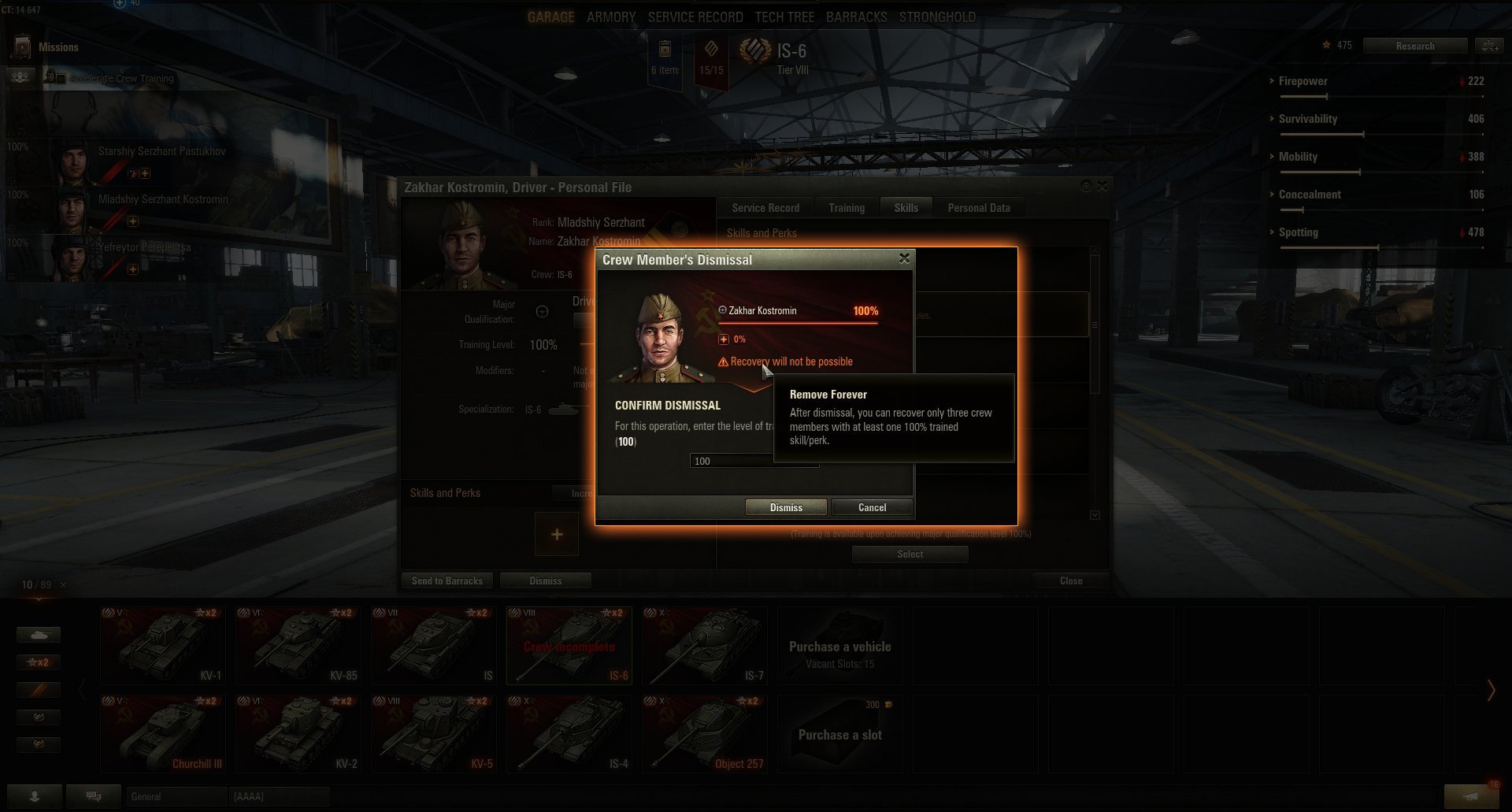Image resolution: width=1512 pixels, height=812 pixels.
Task: Cancel the crew member dismissal
Action: coord(871,507)
